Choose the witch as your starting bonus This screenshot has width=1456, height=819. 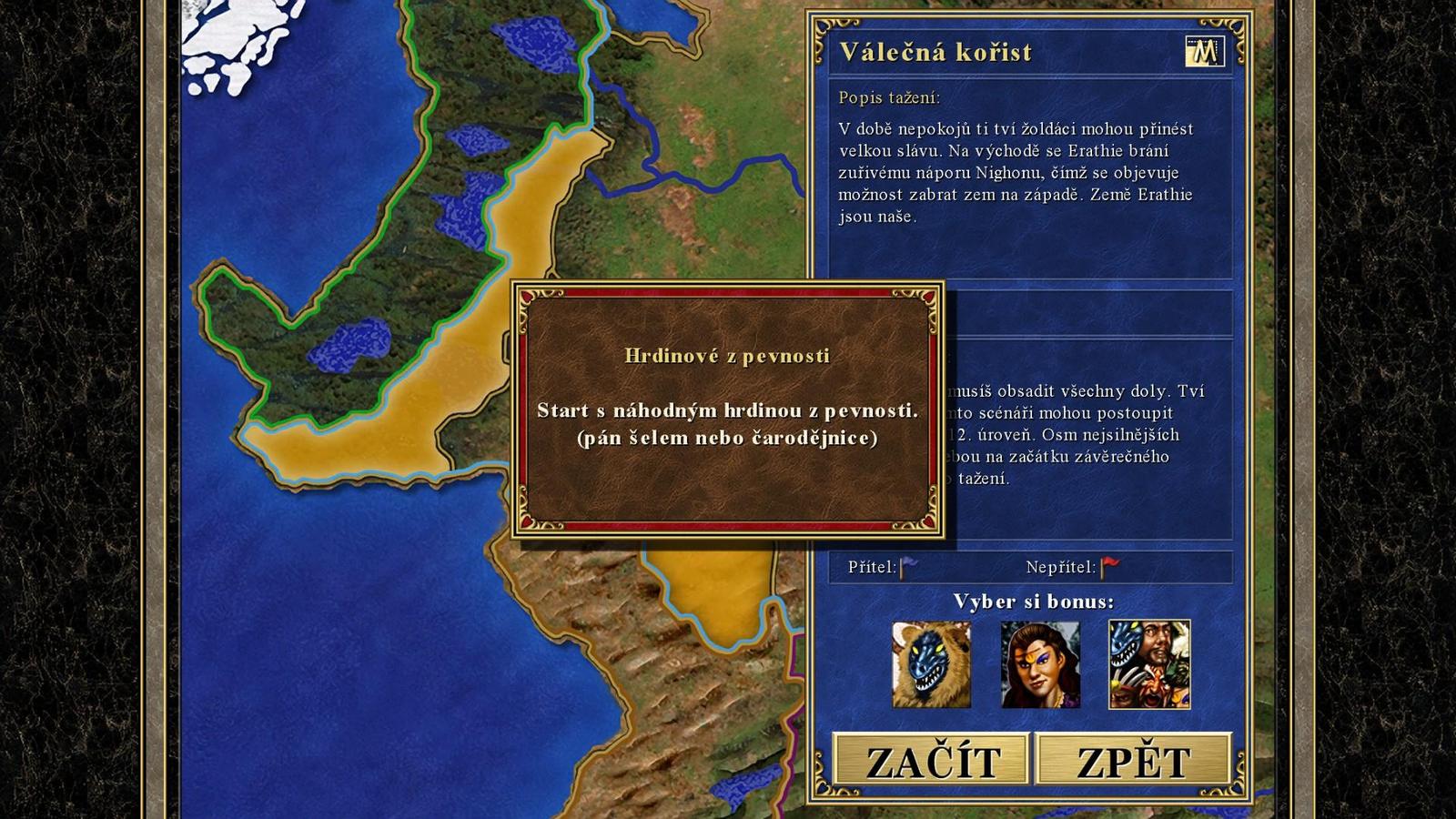coord(1043,664)
